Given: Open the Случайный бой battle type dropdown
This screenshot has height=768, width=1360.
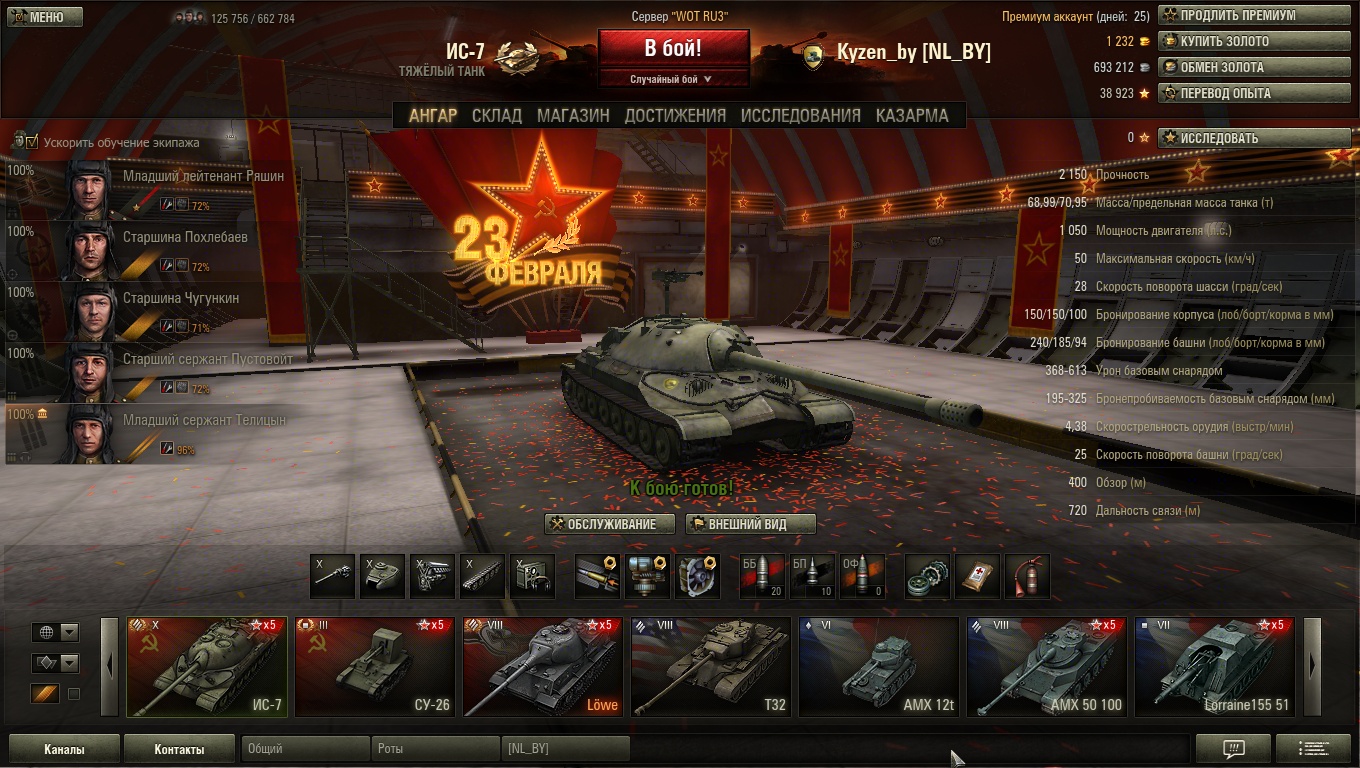Looking at the screenshot, I should point(673,79).
